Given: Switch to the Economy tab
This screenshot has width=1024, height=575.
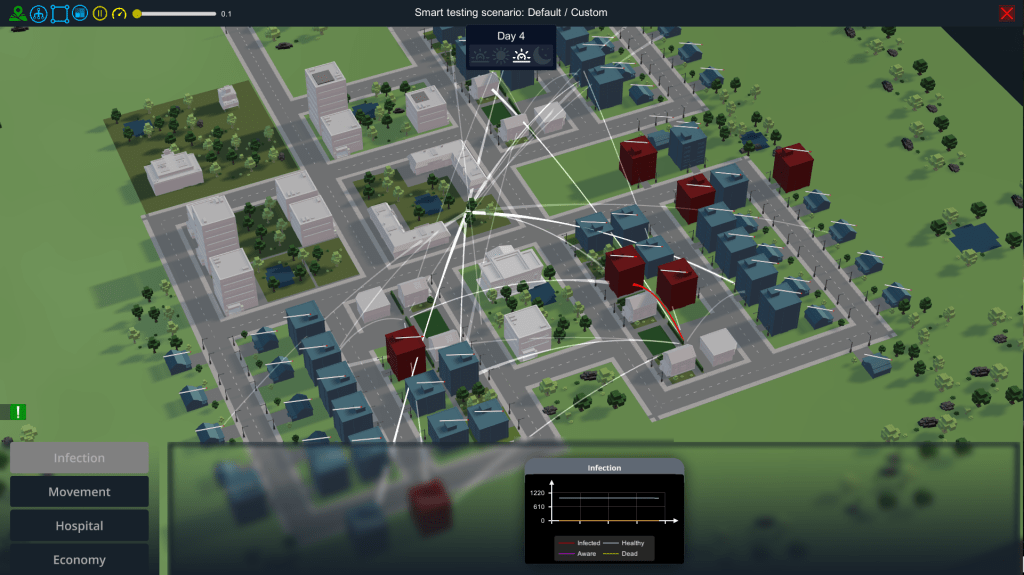Looking at the screenshot, I should pyautogui.click(x=79, y=559).
